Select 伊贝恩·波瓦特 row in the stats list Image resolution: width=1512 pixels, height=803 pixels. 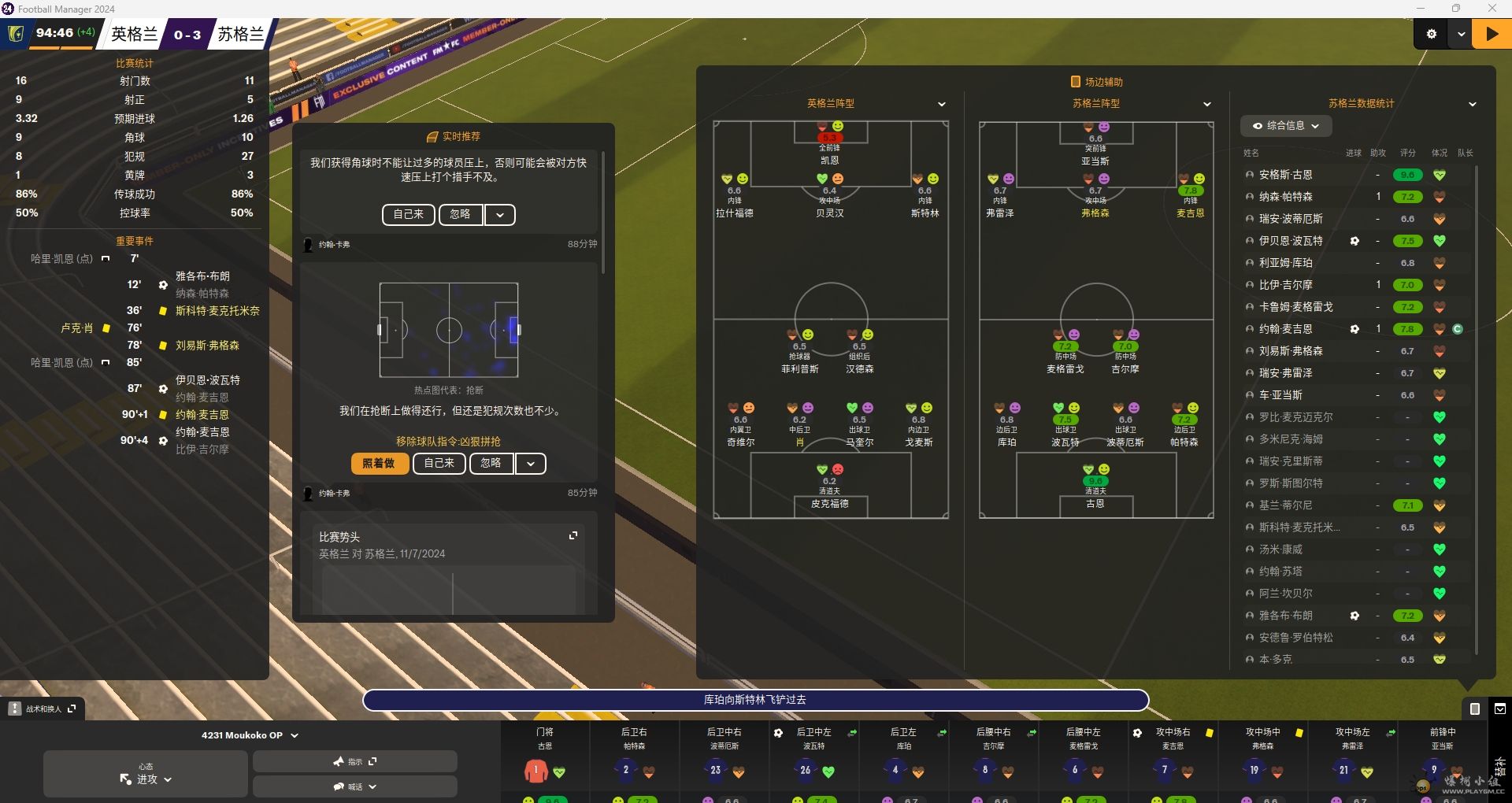1291,241
